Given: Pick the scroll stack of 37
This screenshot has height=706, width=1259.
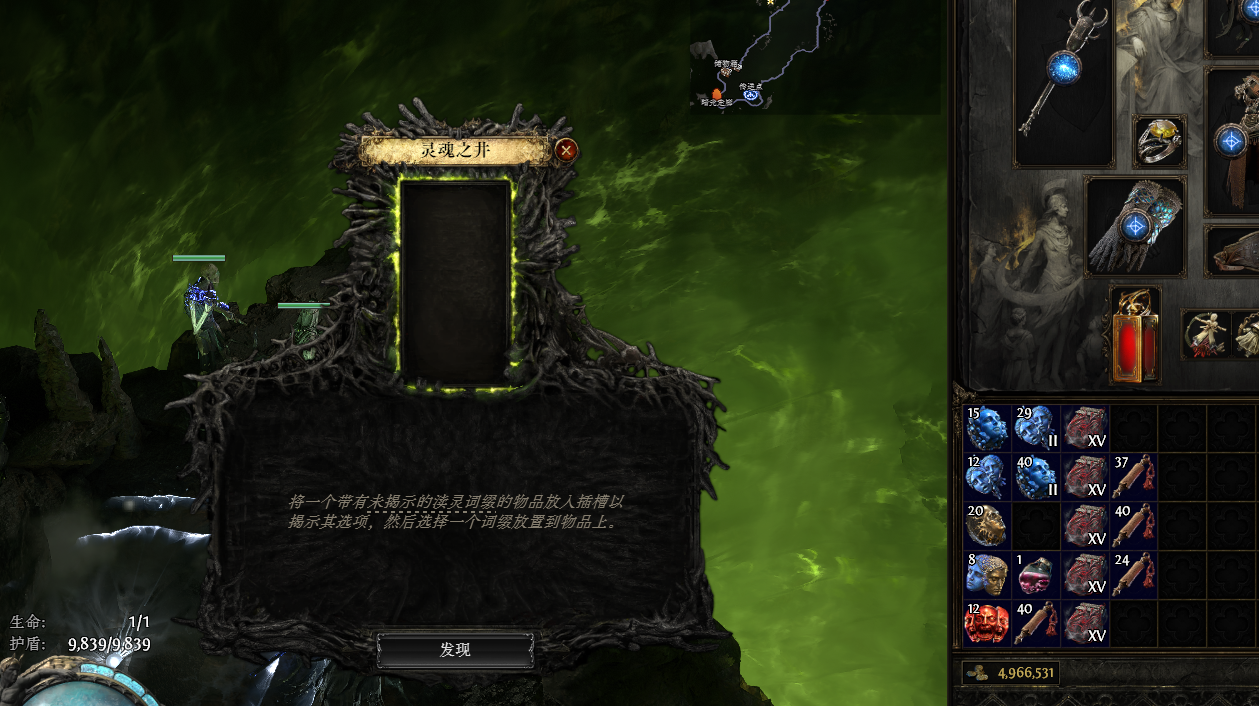Looking at the screenshot, I should pos(1133,477).
